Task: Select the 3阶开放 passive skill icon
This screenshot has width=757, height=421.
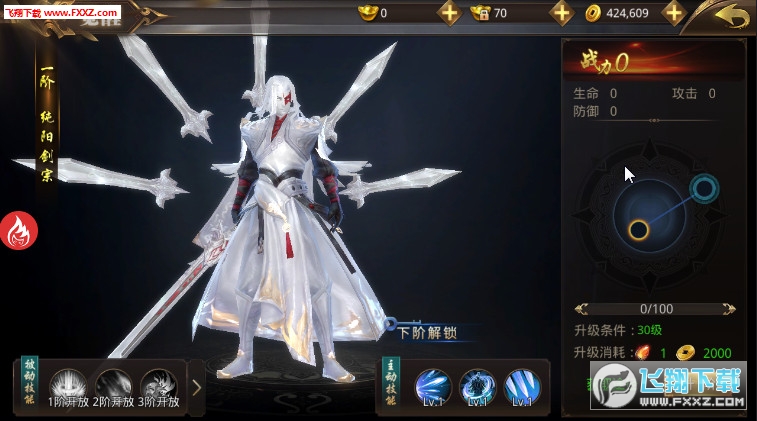Action: coord(158,383)
